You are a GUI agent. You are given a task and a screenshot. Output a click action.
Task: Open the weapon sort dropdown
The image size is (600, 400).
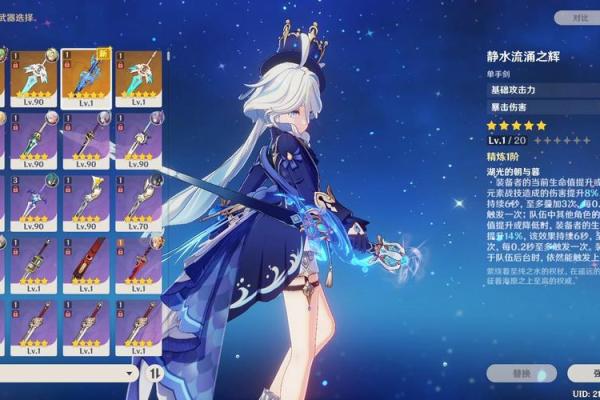pyautogui.click(x=70, y=372)
